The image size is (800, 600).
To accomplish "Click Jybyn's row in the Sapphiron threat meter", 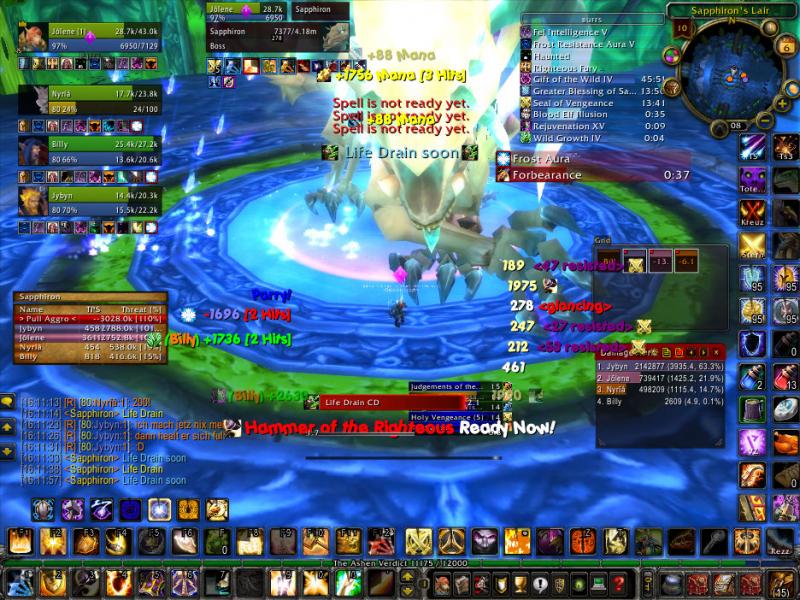I will point(90,327).
